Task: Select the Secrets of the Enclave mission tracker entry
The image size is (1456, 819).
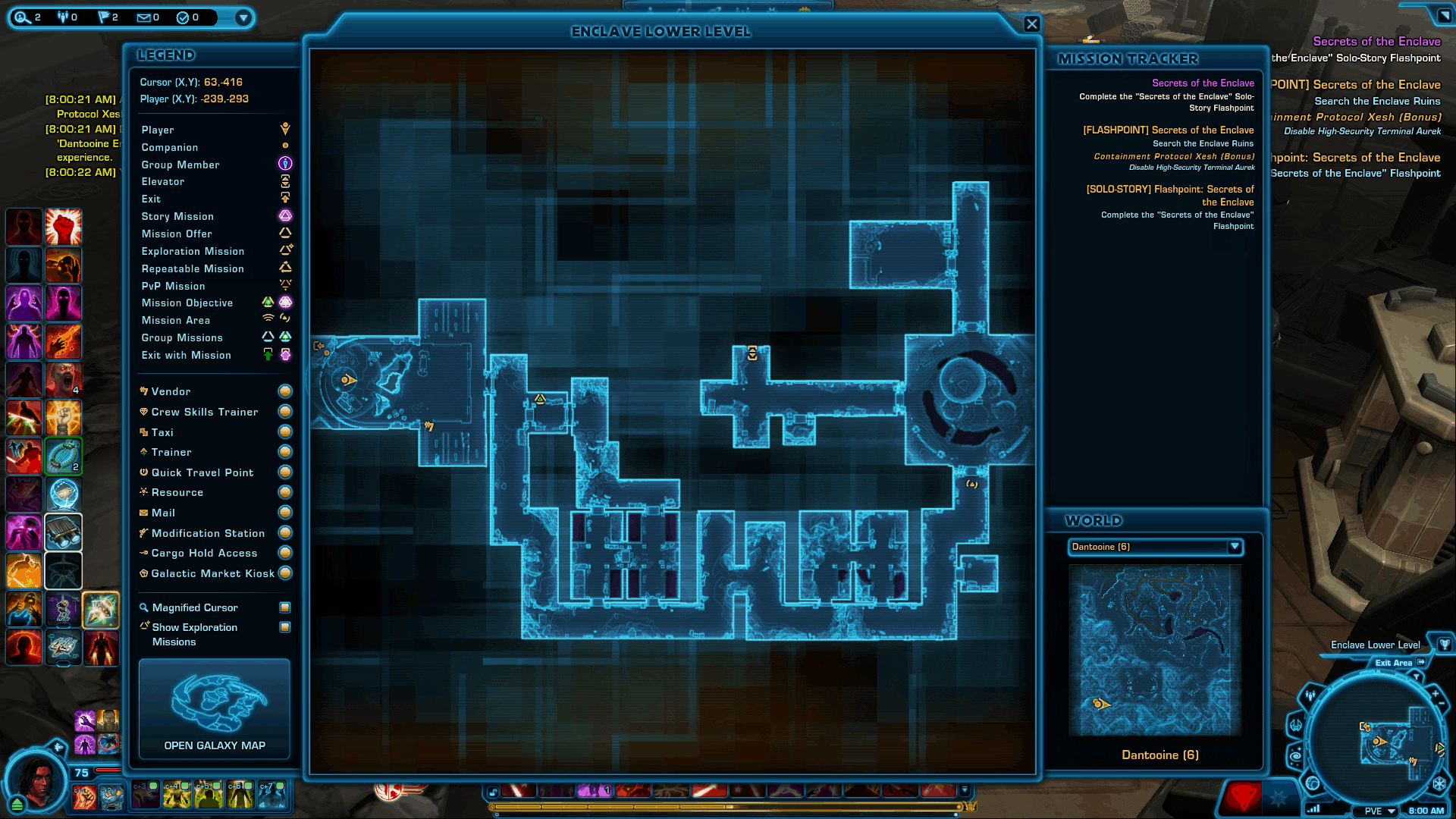Action: click(1203, 83)
